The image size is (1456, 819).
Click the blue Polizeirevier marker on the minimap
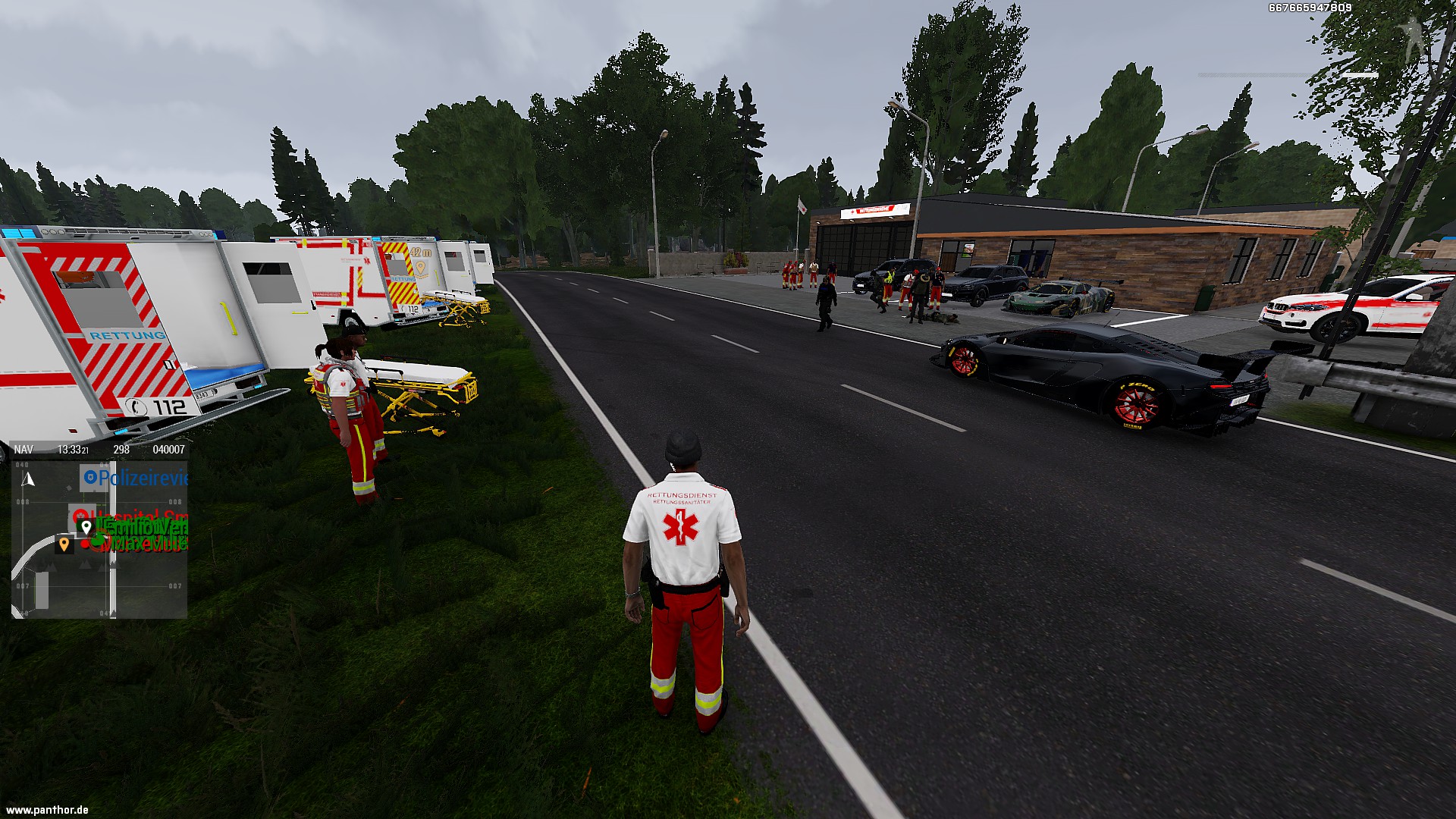(90, 478)
